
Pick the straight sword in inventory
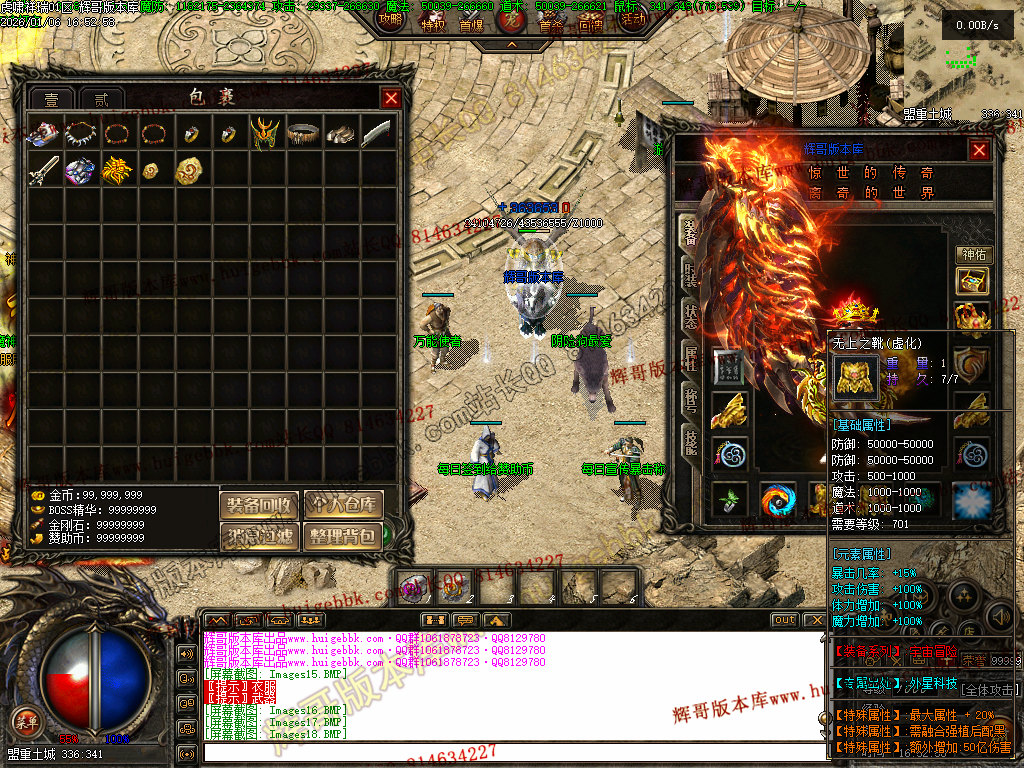click(x=43, y=169)
